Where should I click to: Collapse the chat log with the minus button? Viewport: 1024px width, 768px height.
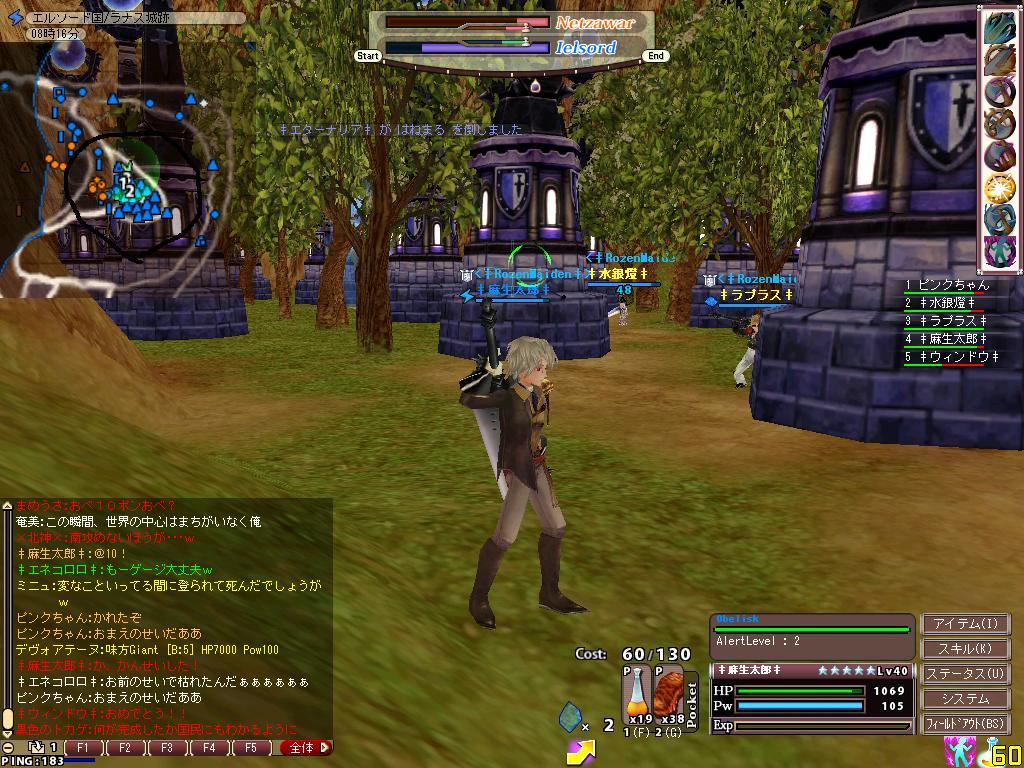click(8, 748)
